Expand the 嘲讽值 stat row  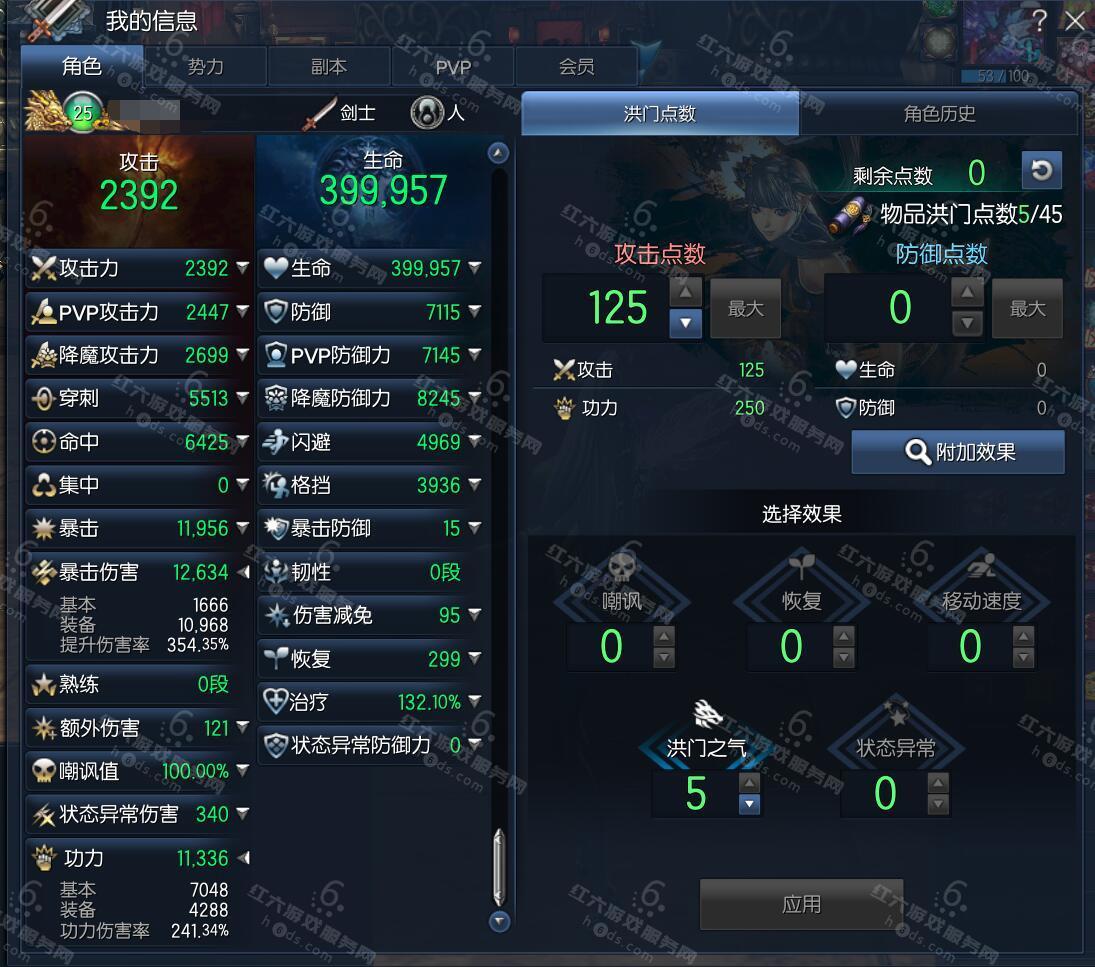243,771
